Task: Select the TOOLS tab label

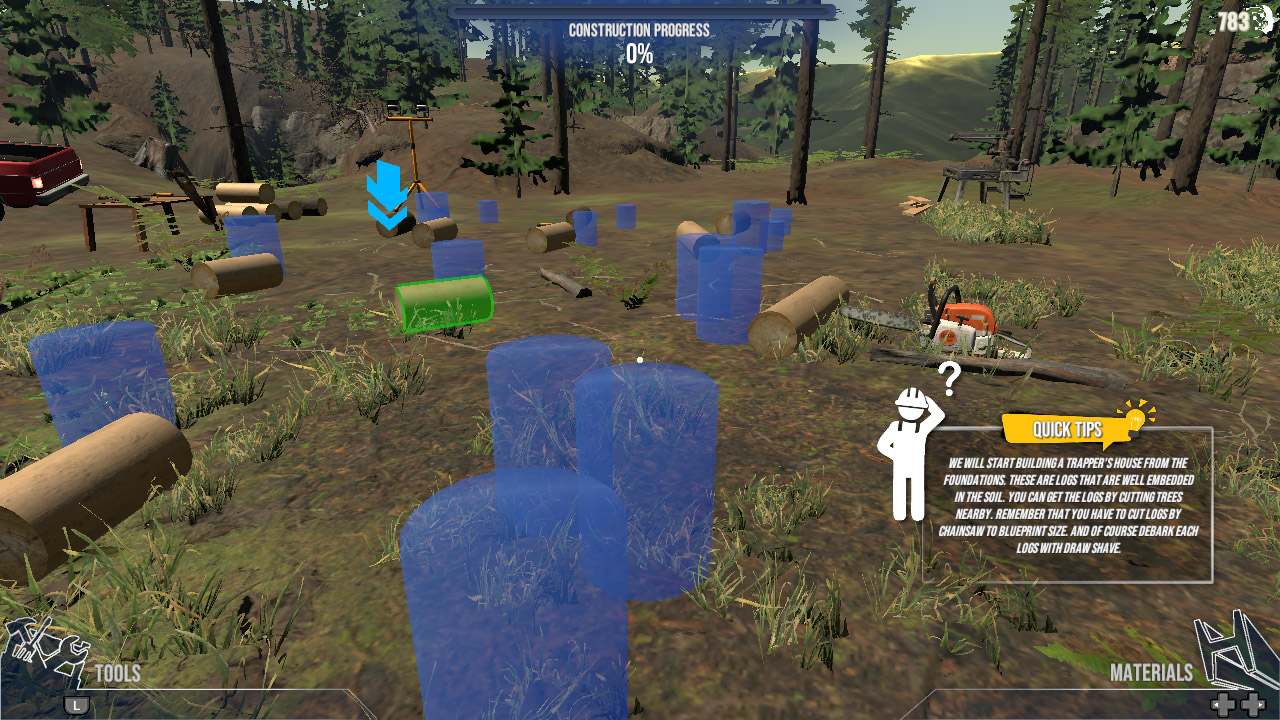Action: [x=117, y=674]
